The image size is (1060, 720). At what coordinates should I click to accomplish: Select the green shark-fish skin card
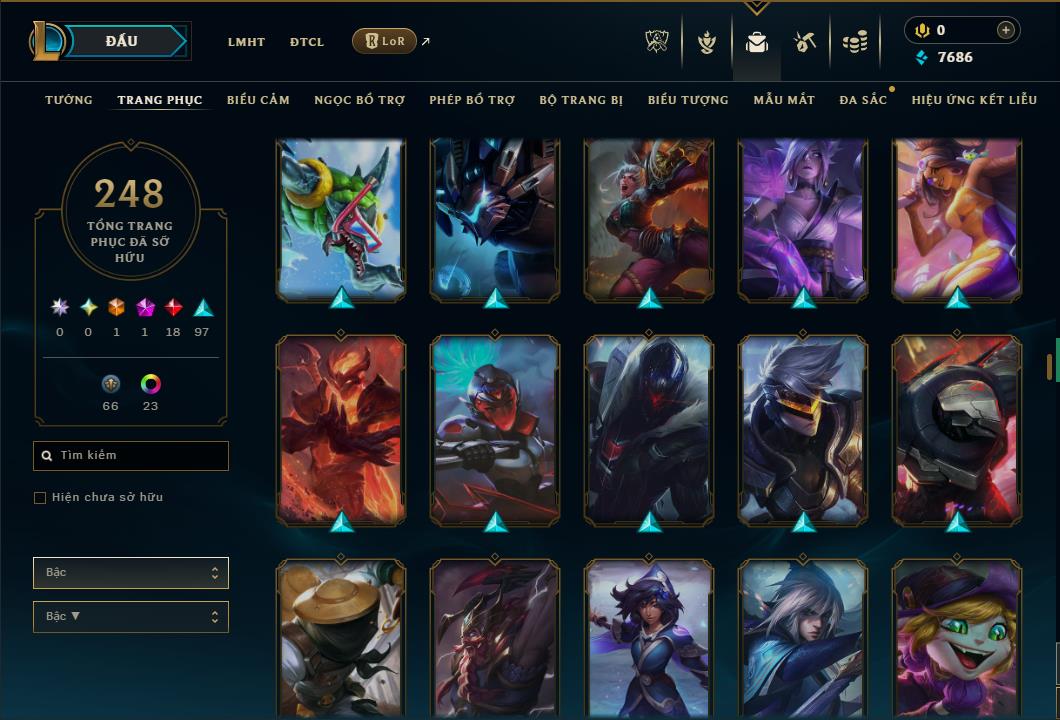coord(341,220)
